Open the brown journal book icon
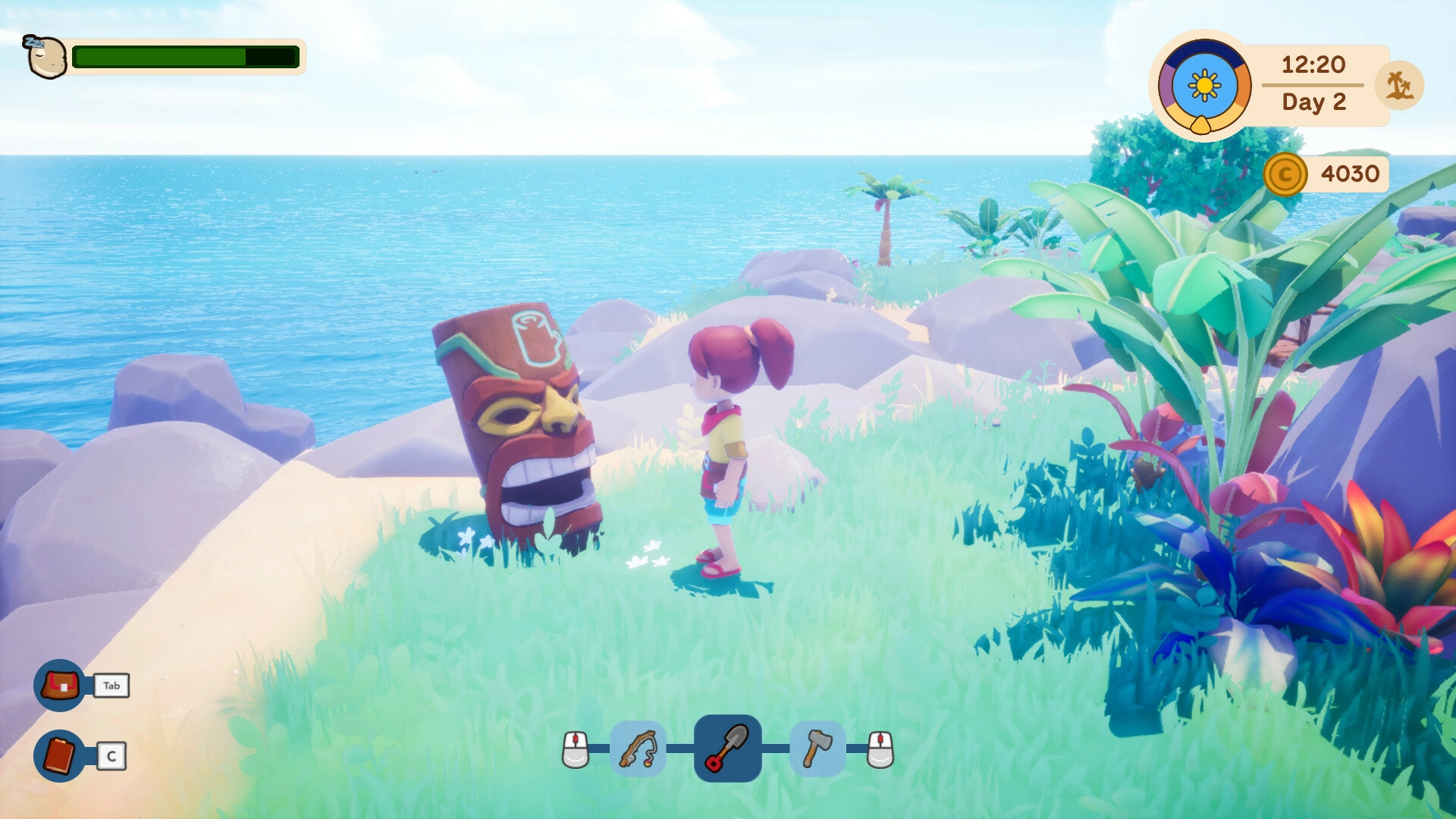This screenshot has height=819, width=1456. coord(60,755)
